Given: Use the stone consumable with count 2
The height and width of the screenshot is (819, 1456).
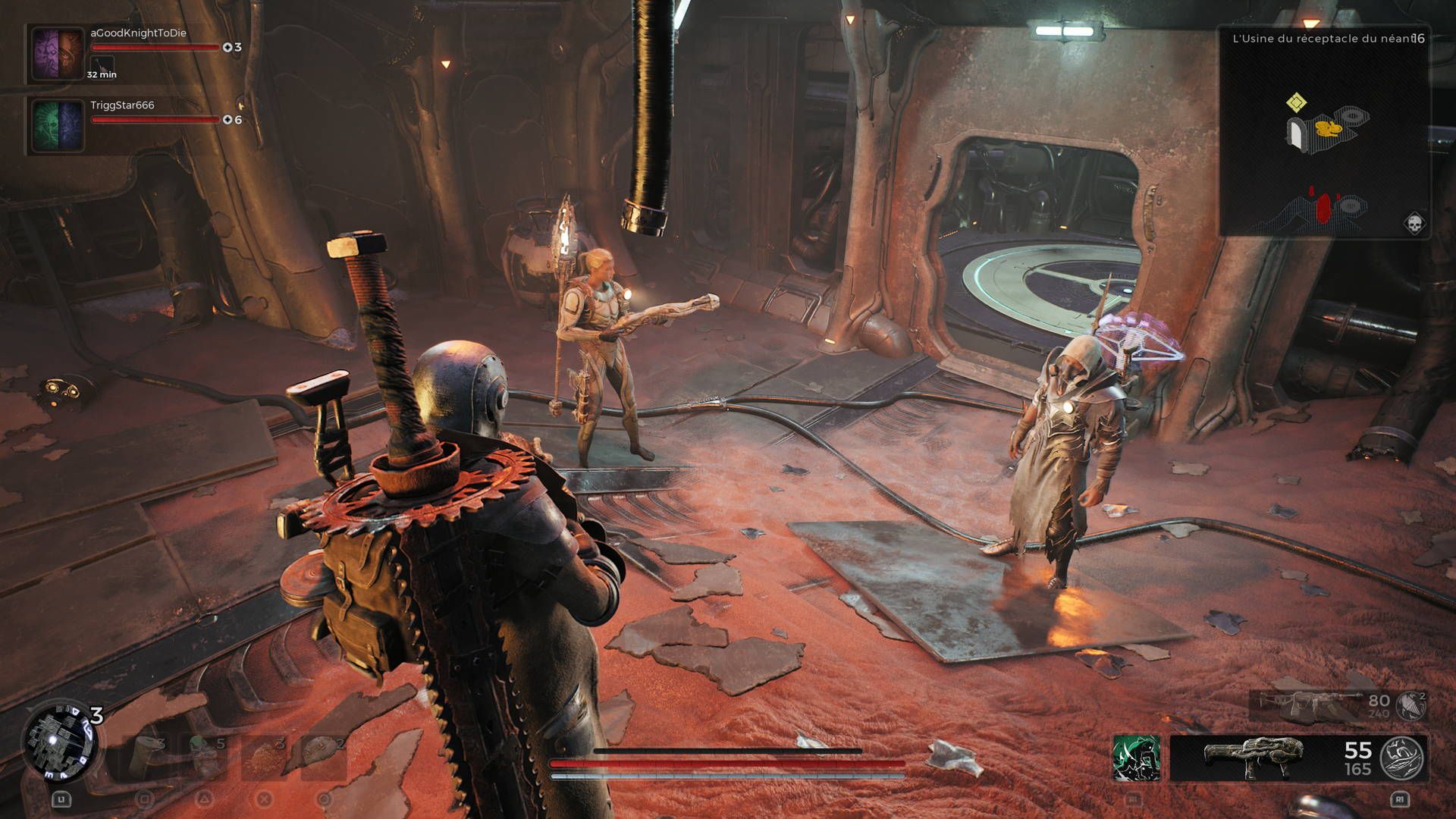Looking at the screenshot, I should click(323, 757).
